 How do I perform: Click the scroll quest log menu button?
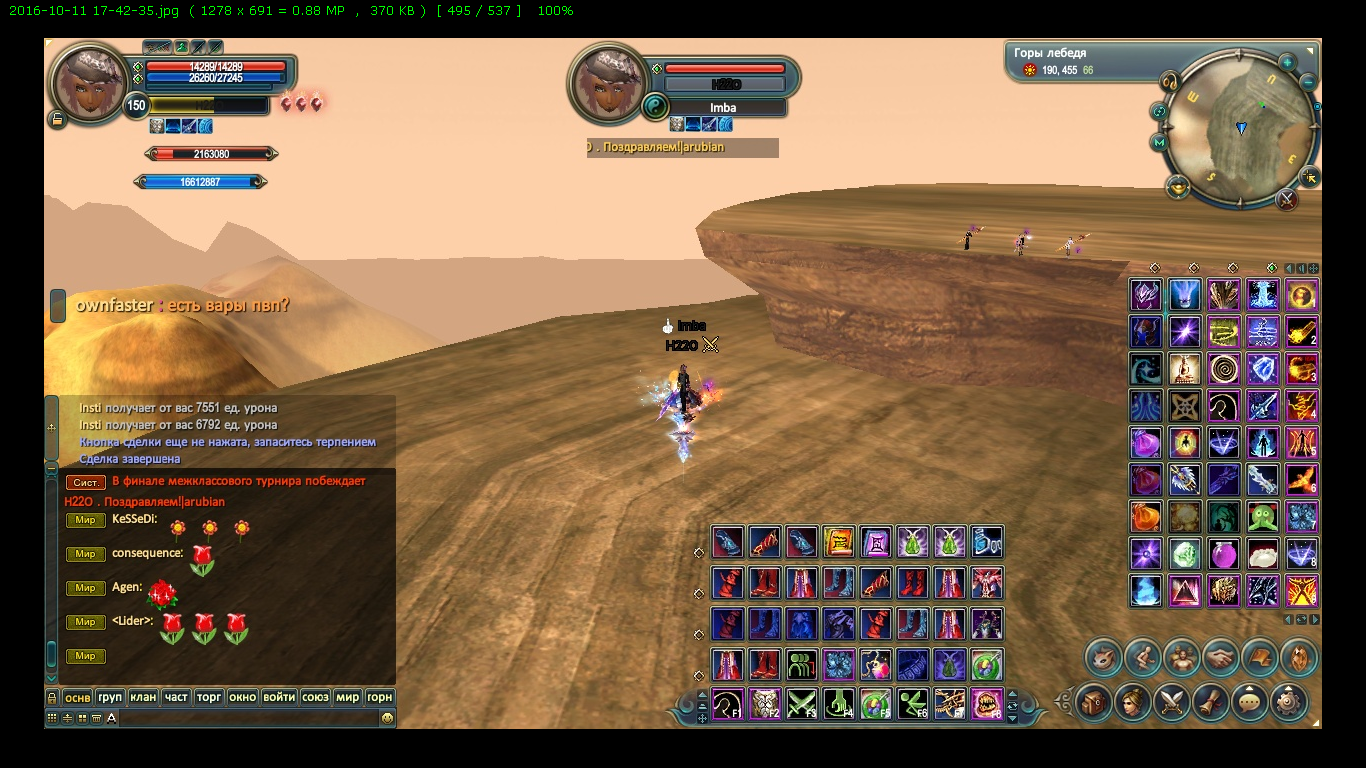tap(1211, 702)
